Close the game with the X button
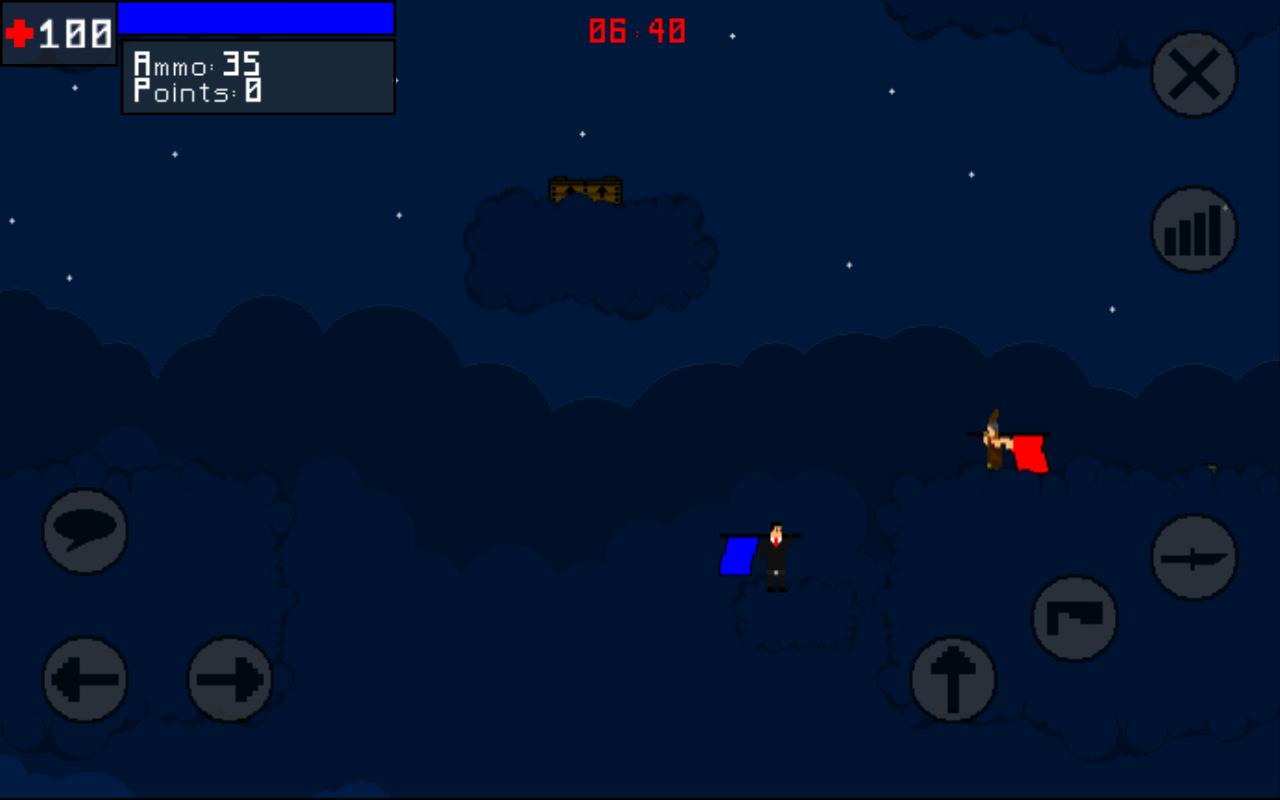The height and width of the screenshot is (800, 1280). [x=1194, y=74]
